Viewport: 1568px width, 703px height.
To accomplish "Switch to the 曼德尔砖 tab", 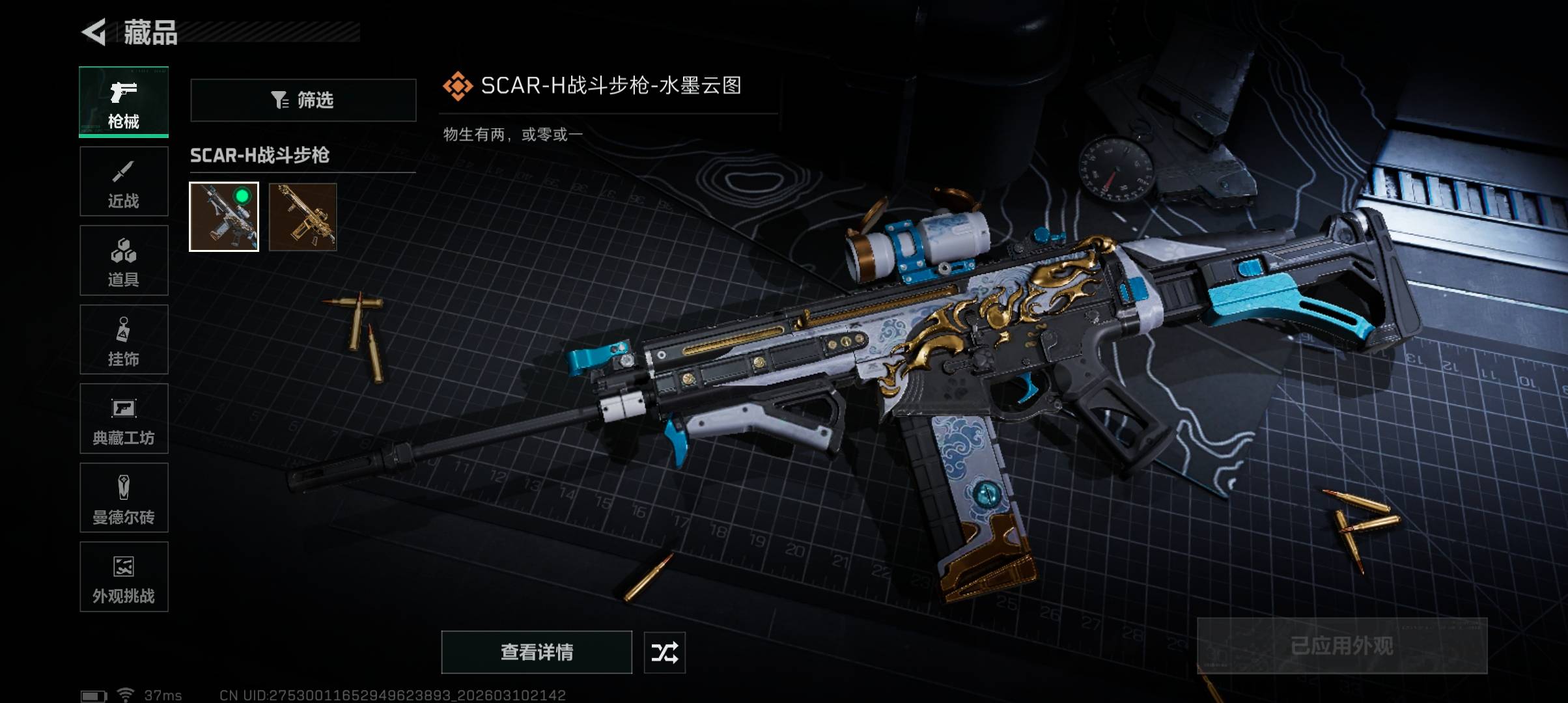I will click(x=124, y=498).
